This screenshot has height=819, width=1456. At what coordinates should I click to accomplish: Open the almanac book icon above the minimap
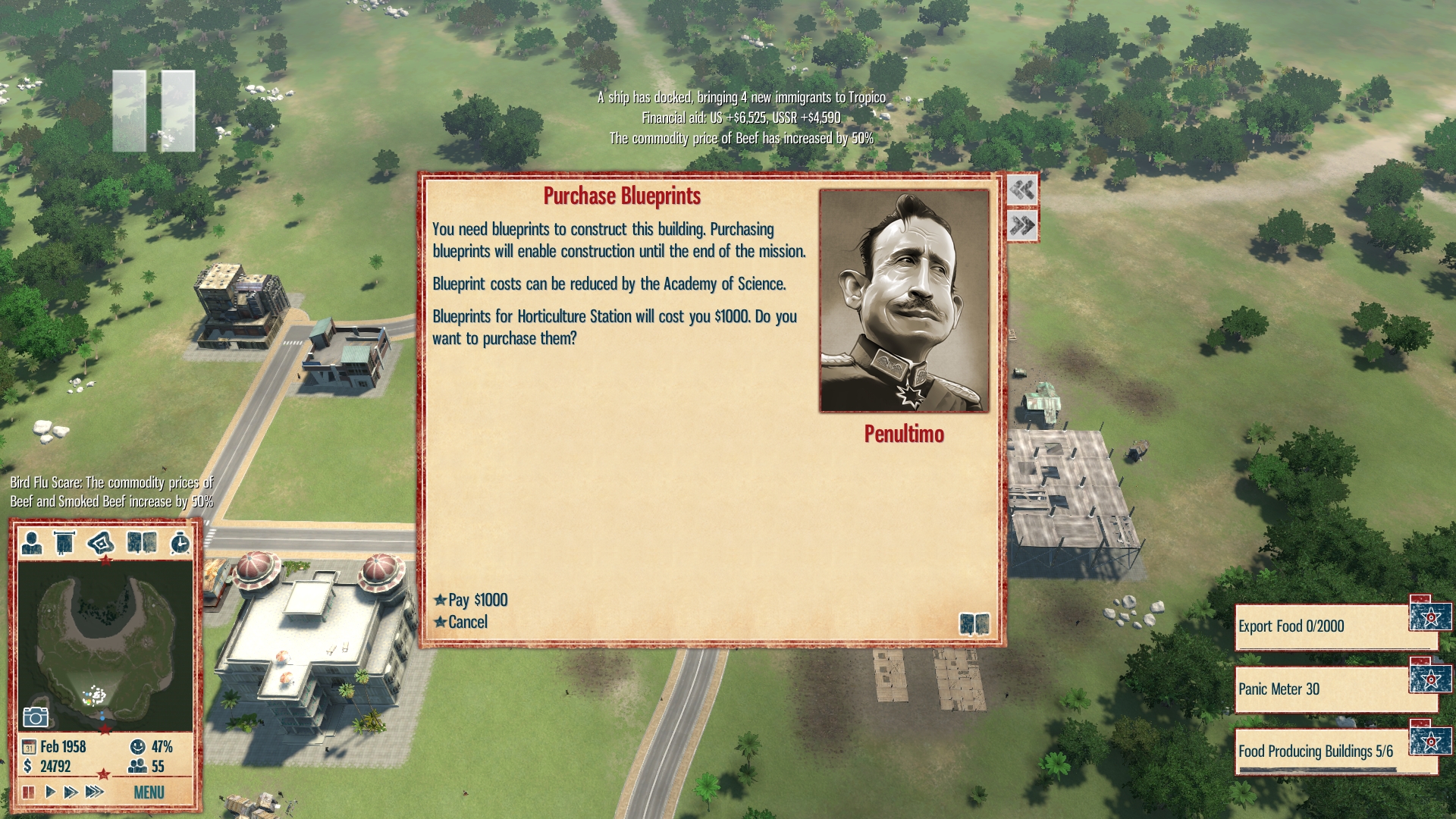coord(142,543)
